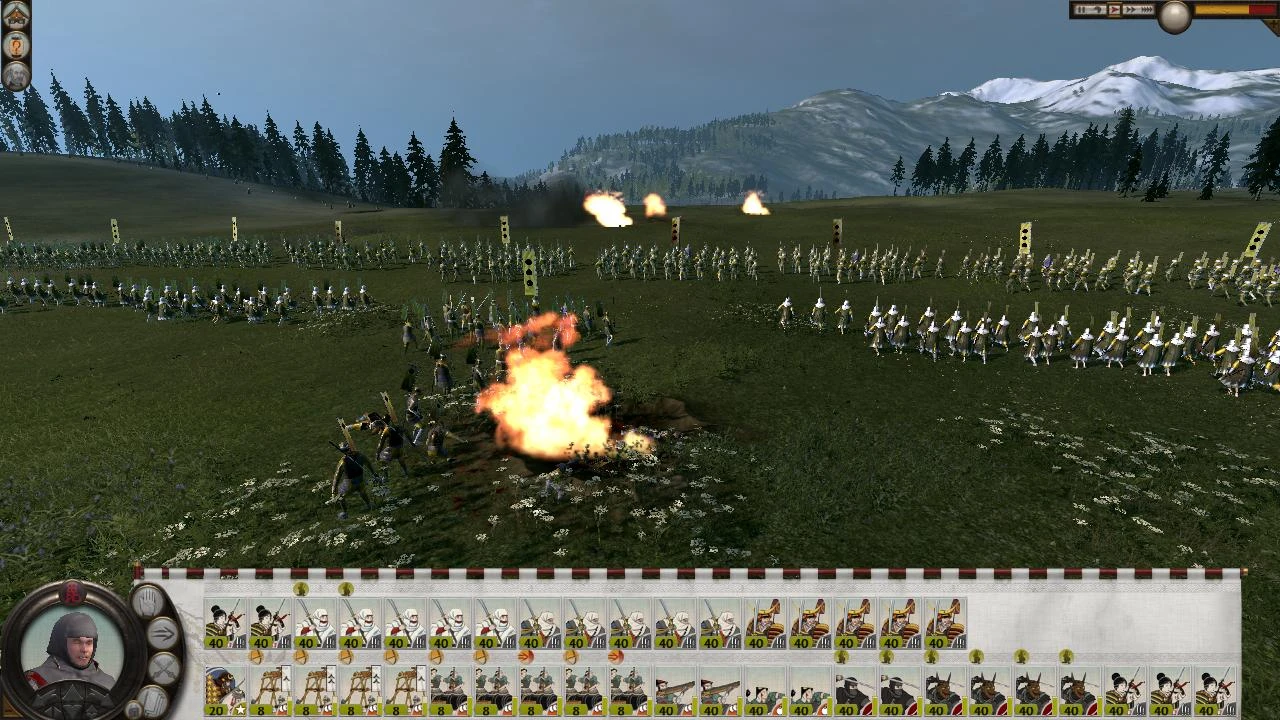Click the advisor portrait in the top-left corner
The image size is (1280, 720).
pos(17,73)
